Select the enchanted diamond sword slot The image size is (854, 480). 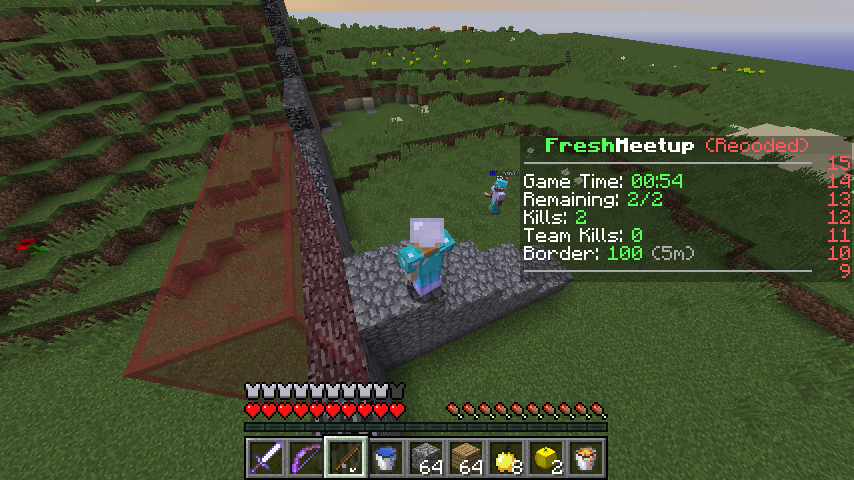pos(265,459)
